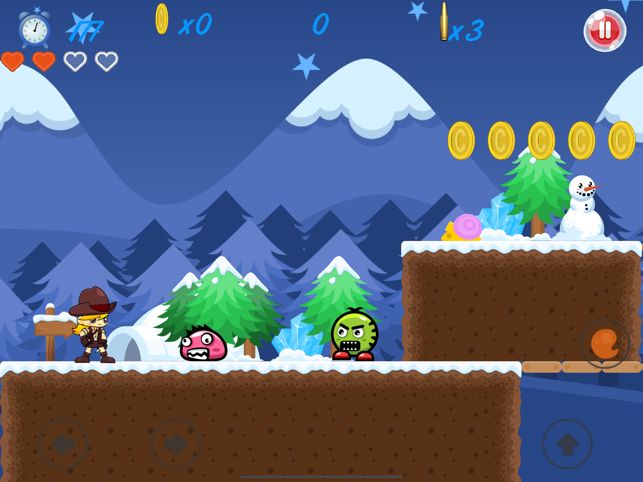643x482 pixels.
Task: Pause the game with the red button
Action: (x=604, y=30)
